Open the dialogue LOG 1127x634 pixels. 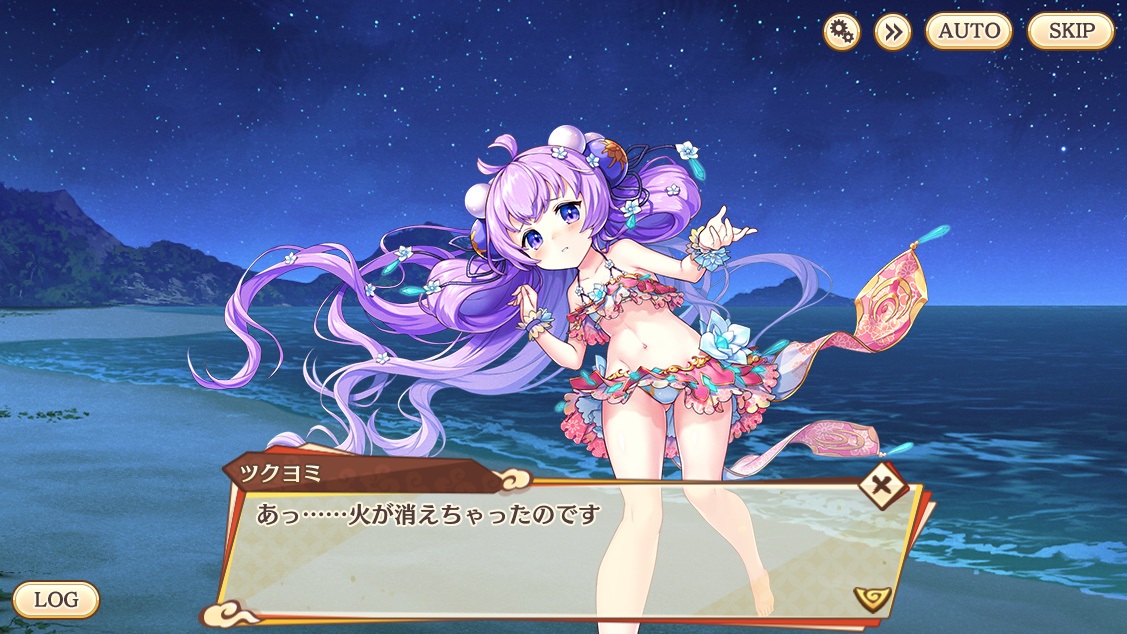click(56, 600)
